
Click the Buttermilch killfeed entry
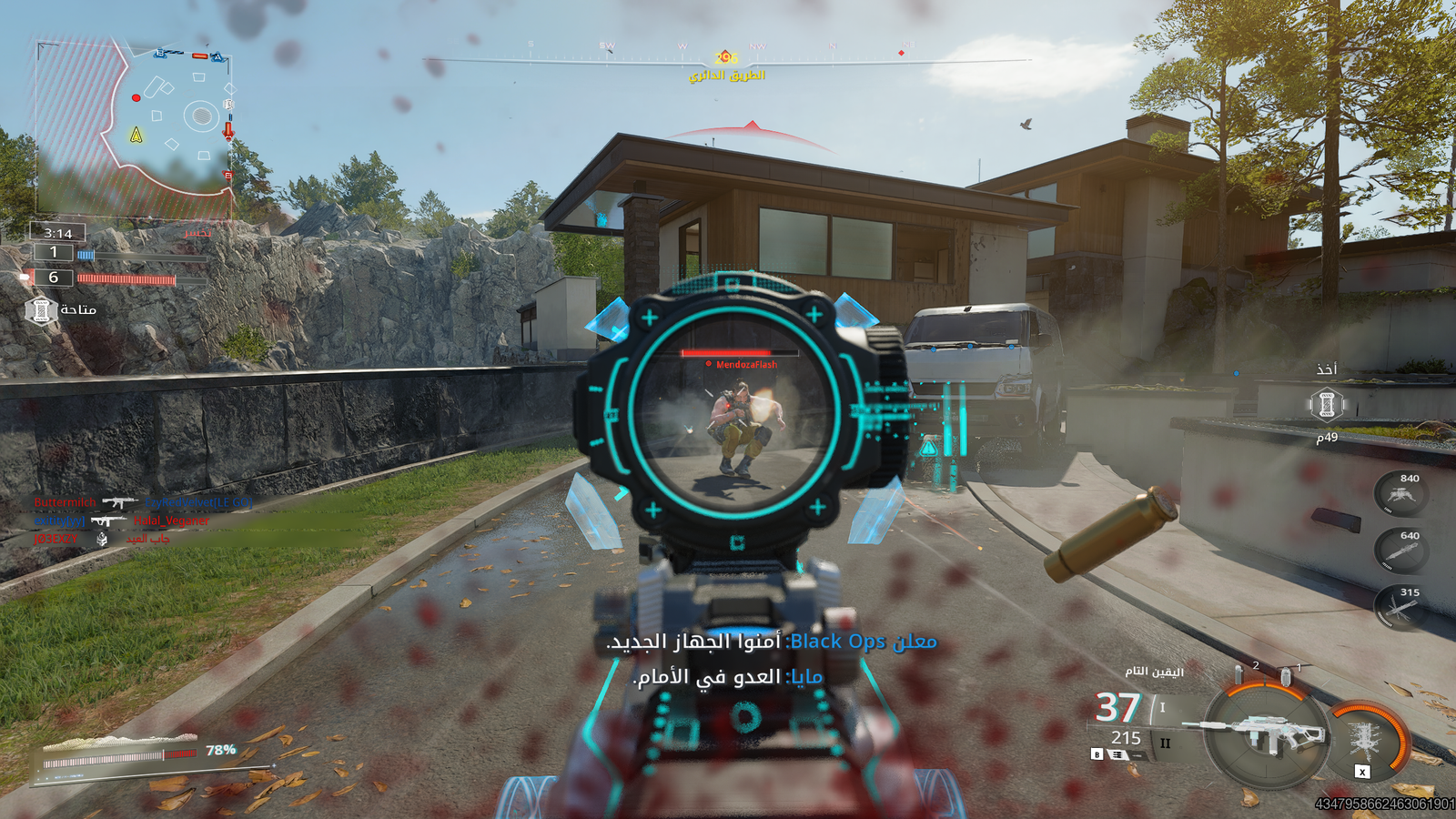(x=66, y=502)
